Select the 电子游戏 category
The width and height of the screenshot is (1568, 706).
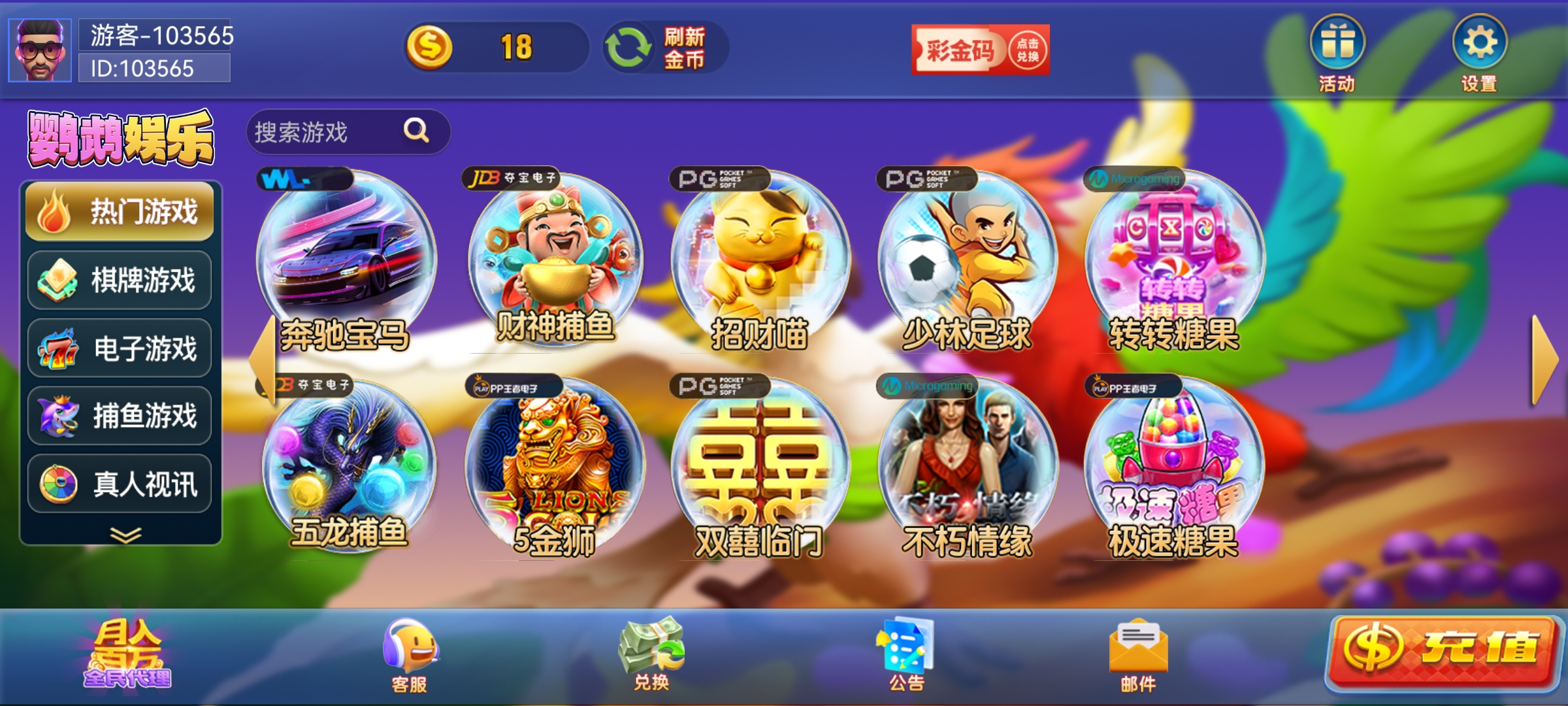point(120,347)
